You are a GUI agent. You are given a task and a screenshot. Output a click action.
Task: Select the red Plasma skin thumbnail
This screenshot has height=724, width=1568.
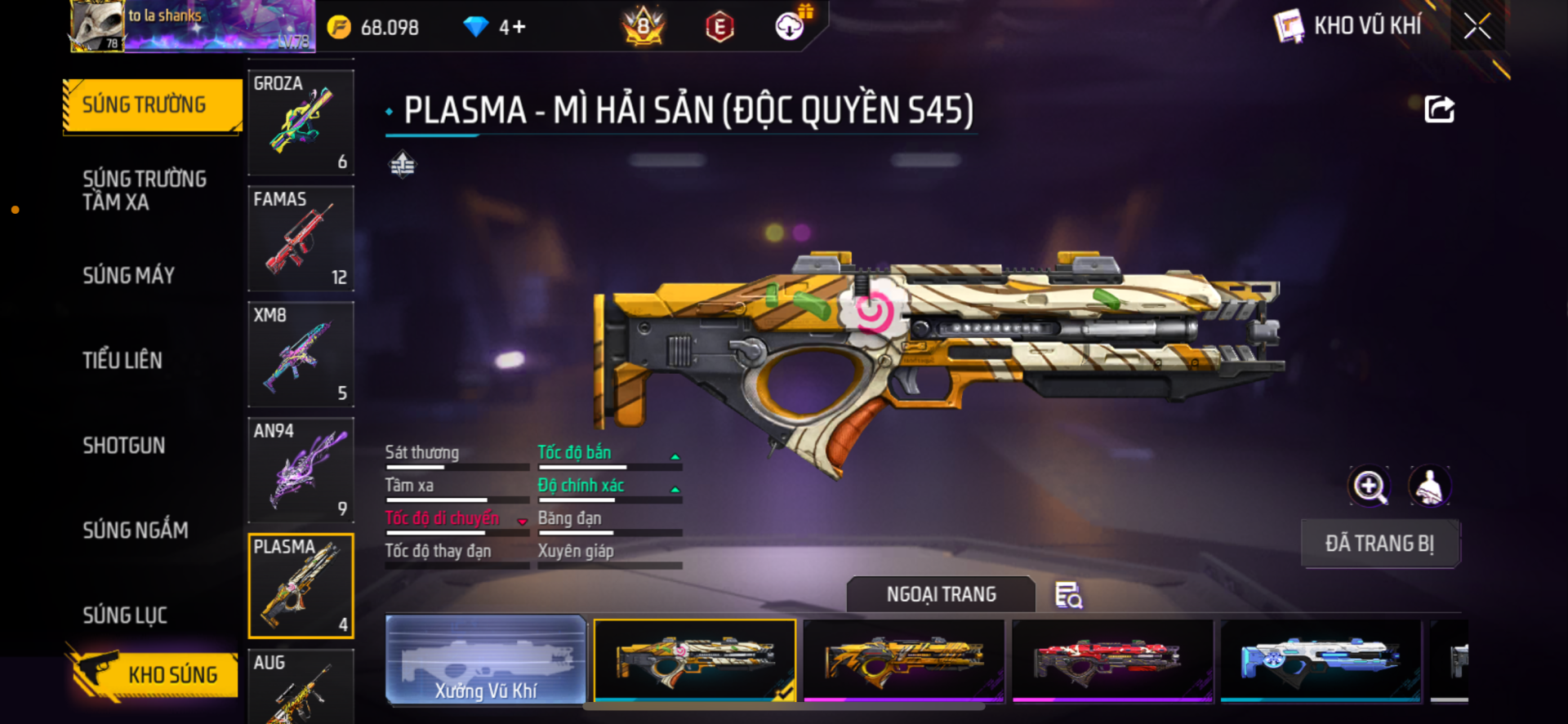tap(1112, 660)
